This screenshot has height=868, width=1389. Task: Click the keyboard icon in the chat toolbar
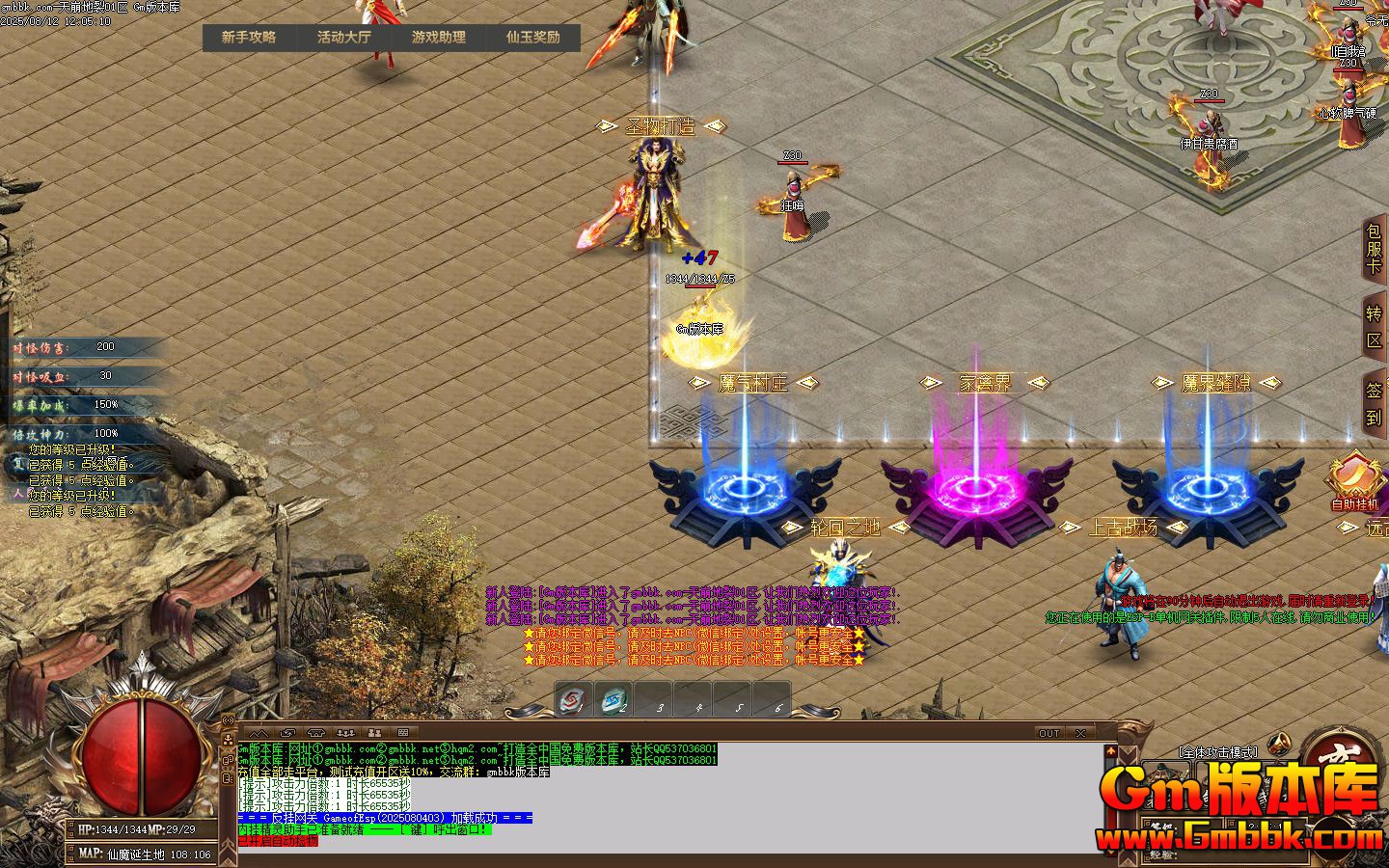coord(402,732)
